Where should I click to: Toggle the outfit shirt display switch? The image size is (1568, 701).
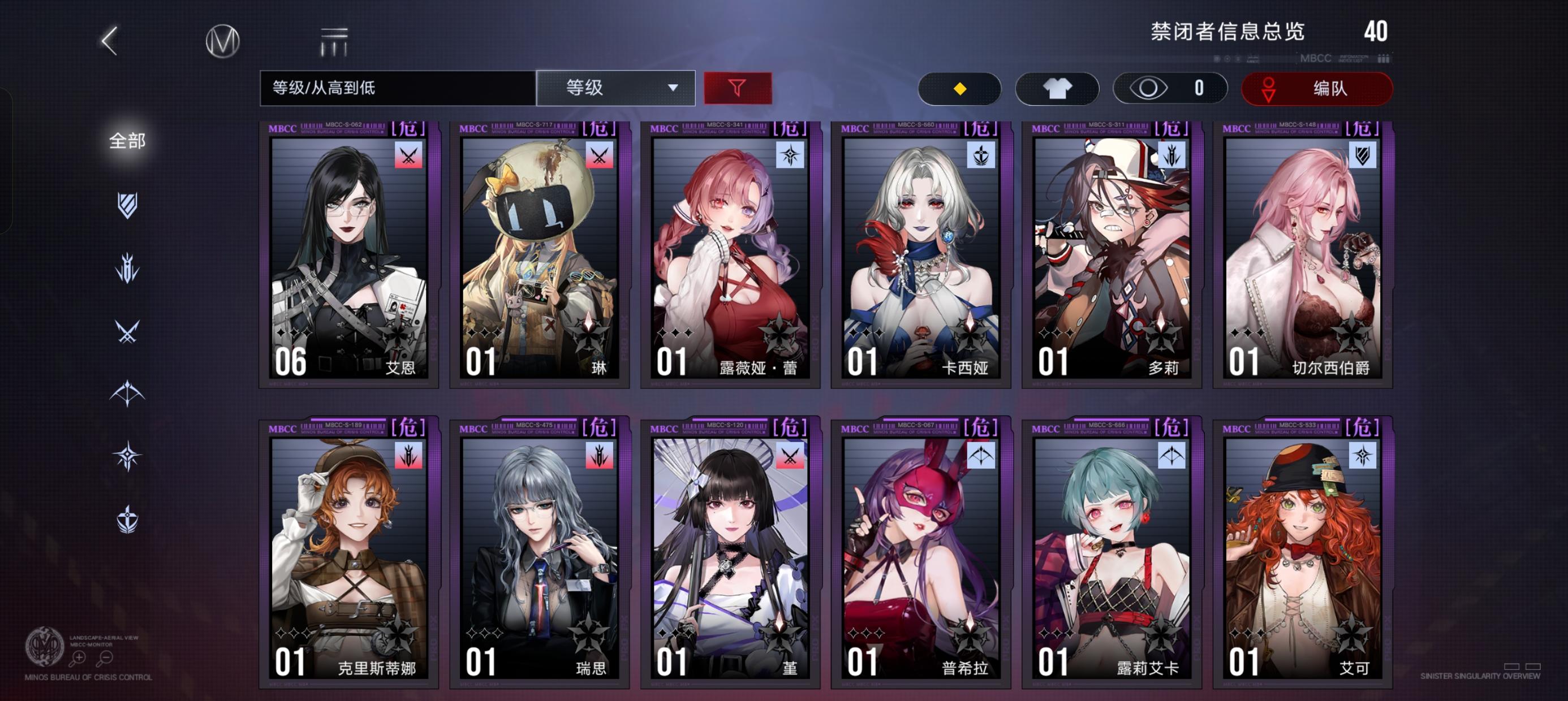click(x=1057, y=88)
